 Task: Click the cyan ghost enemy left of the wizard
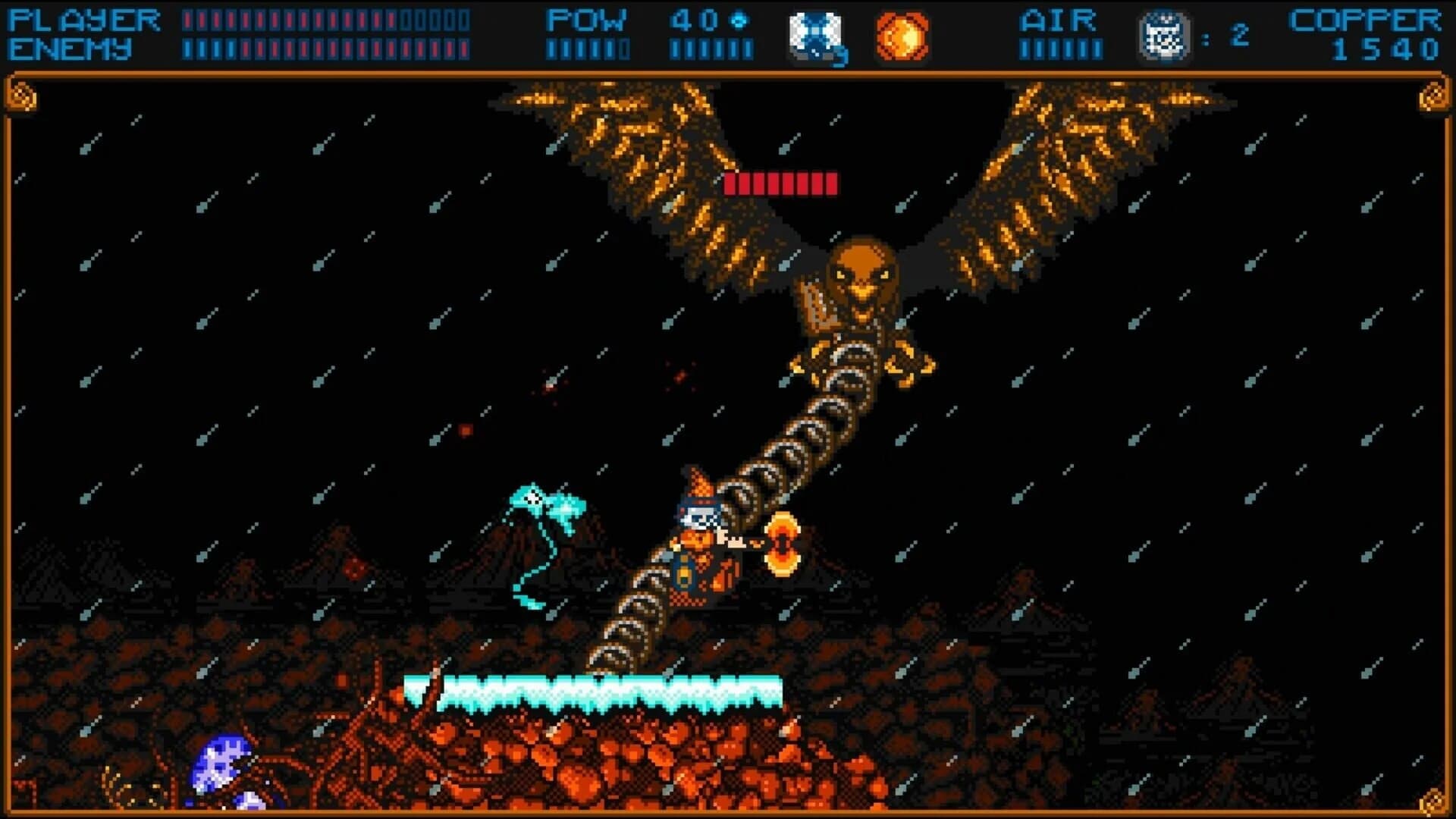[x=538, y=516]
